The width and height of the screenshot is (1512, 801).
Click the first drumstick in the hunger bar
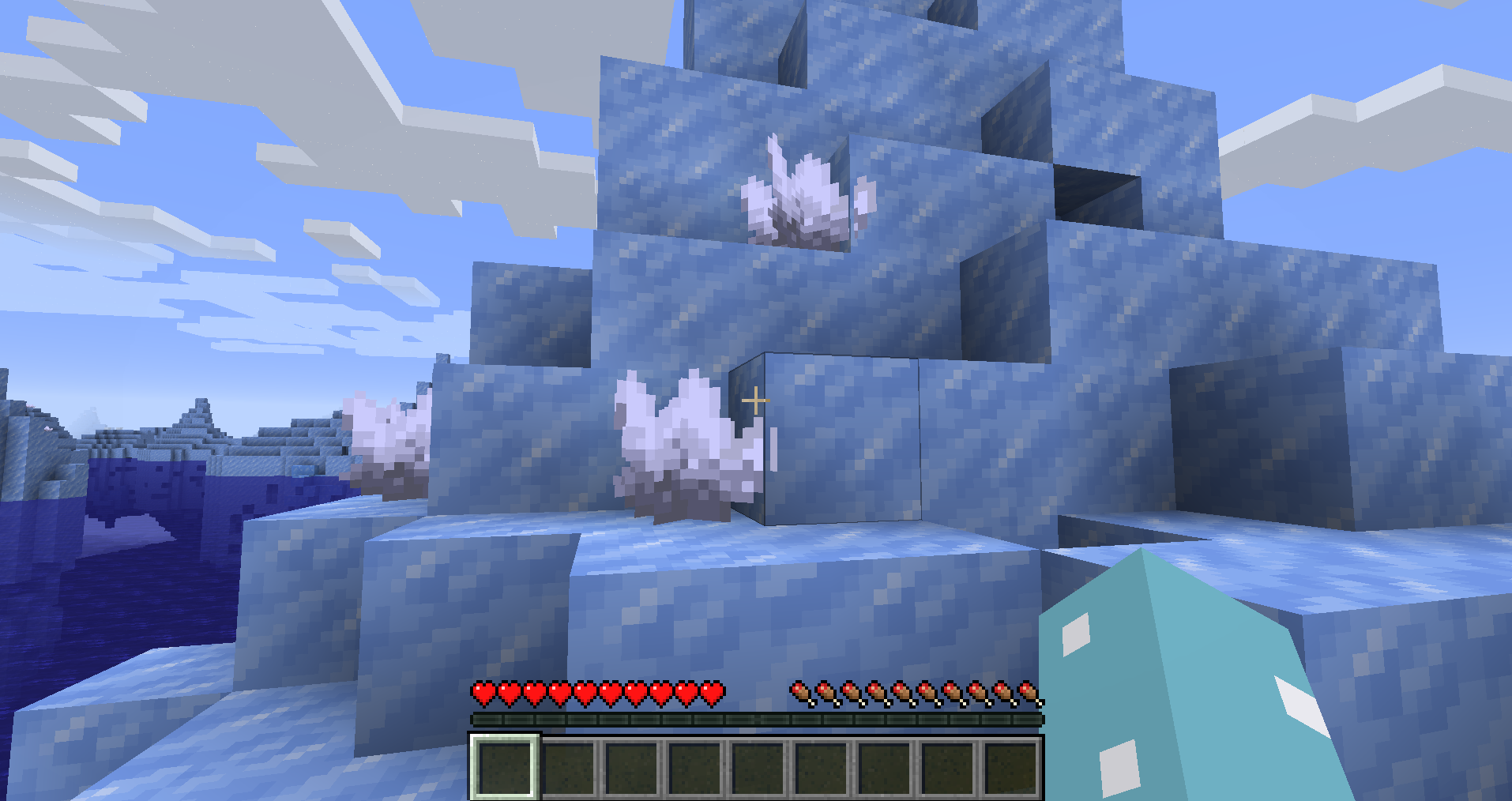798,691
